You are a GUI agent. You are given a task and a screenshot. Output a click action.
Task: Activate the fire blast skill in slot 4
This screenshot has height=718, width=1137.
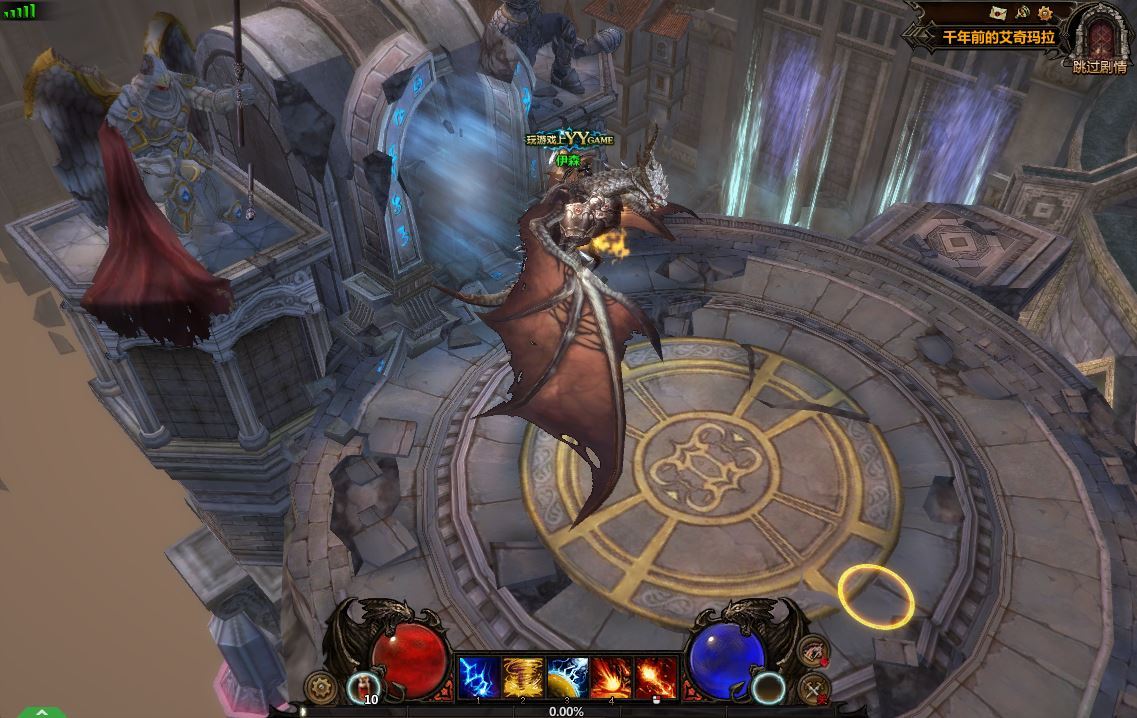pos(610,677)
